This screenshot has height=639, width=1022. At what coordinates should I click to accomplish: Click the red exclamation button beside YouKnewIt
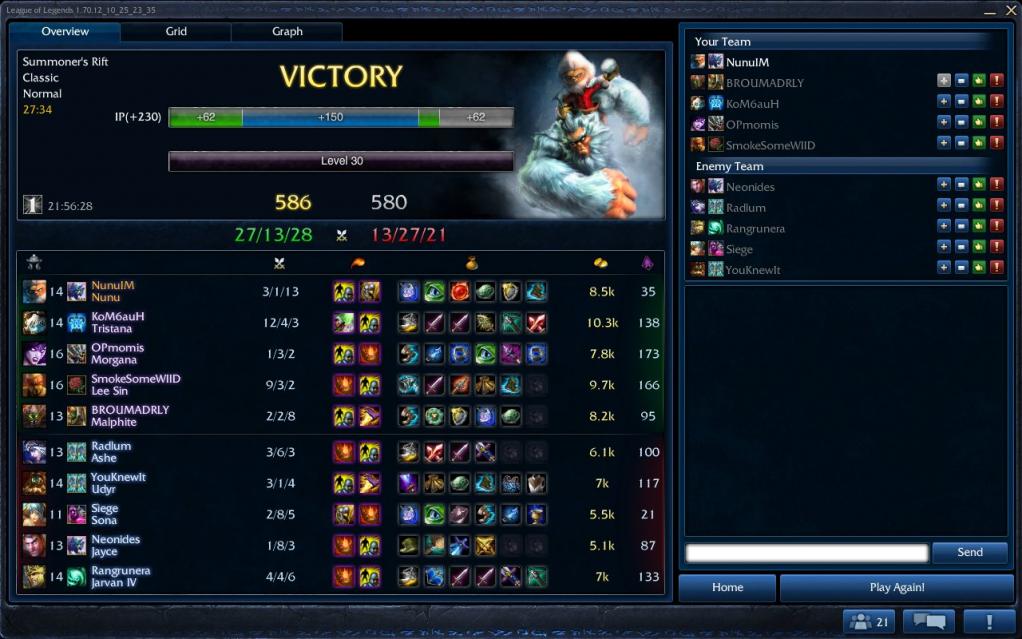click(996, 269)
